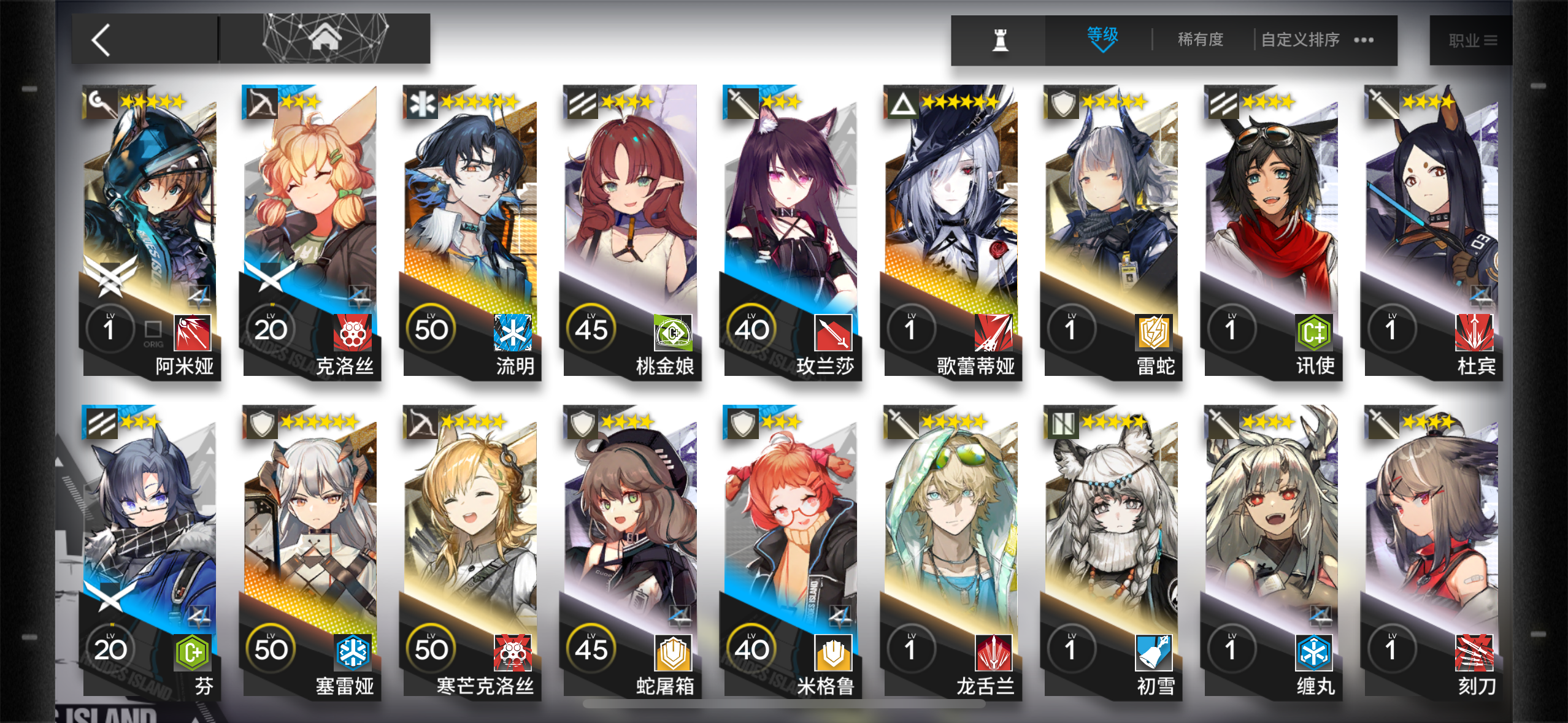Image resolution: width=1568 pixels, height=723 pixels.
Task: Expand the class filter hamburger next to 职业
Action: tap(1490, 39)
